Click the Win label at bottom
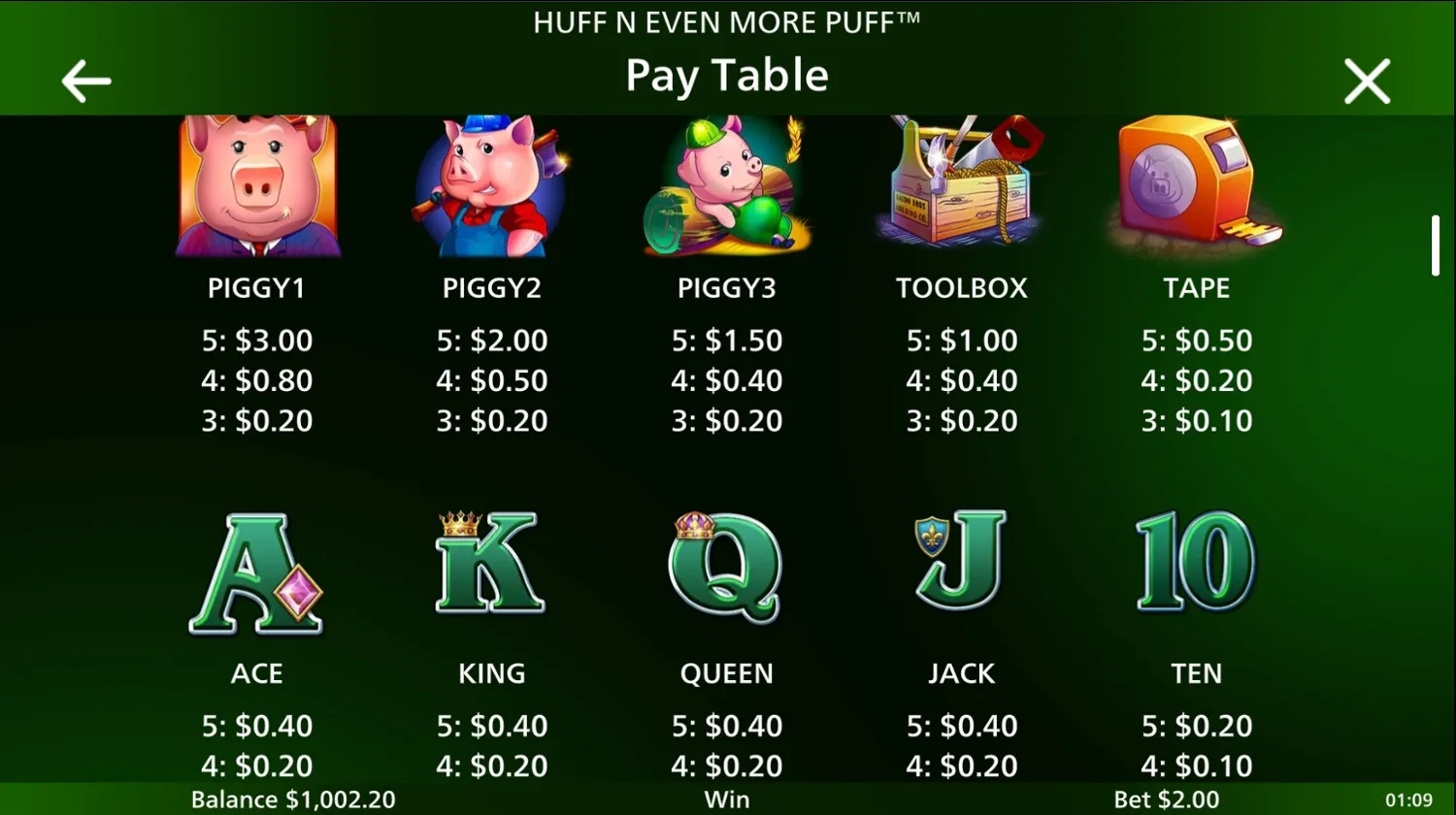This screenshot has width=1456, height=815. pos(727,799)
